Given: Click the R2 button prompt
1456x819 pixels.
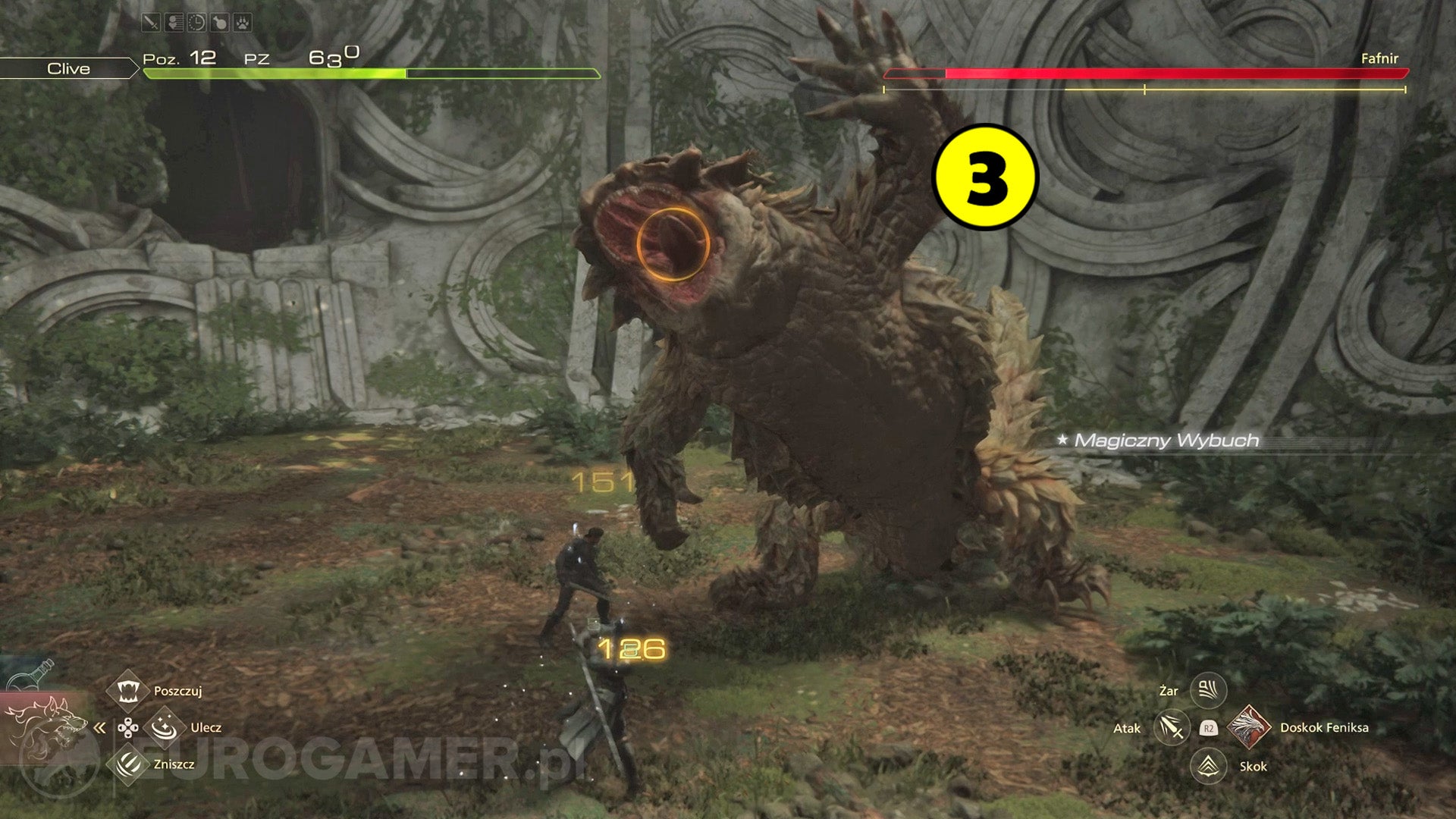Looking at the screenshot, I should 1210,729.
